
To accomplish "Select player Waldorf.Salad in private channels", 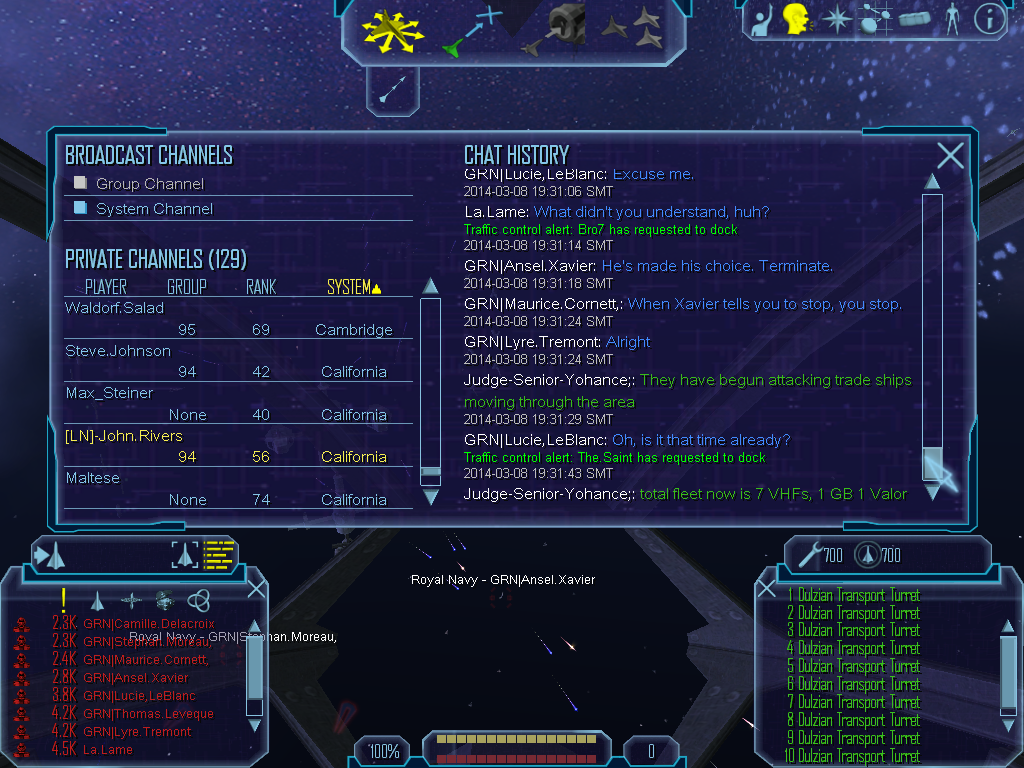I will click(x=115, y=308).
